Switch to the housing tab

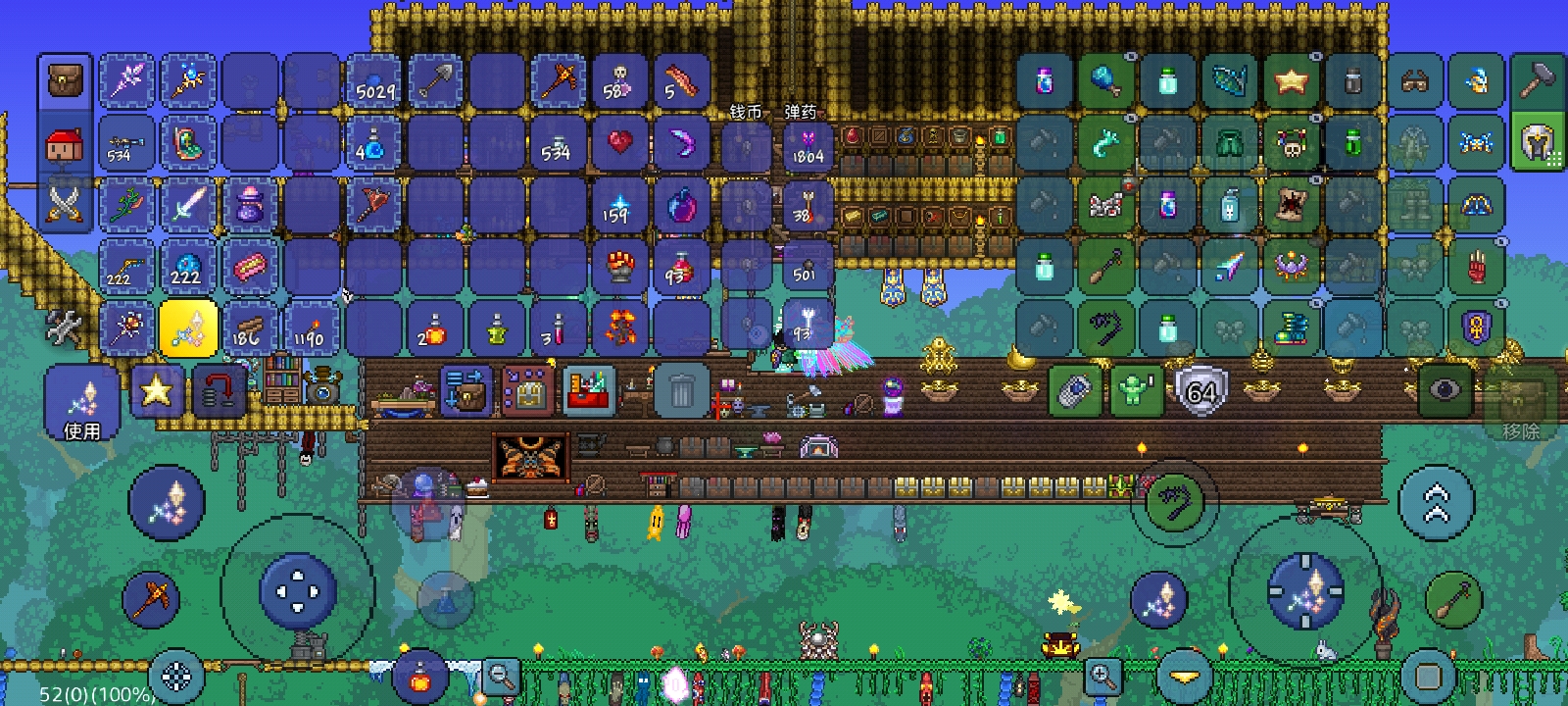[66, 145]
